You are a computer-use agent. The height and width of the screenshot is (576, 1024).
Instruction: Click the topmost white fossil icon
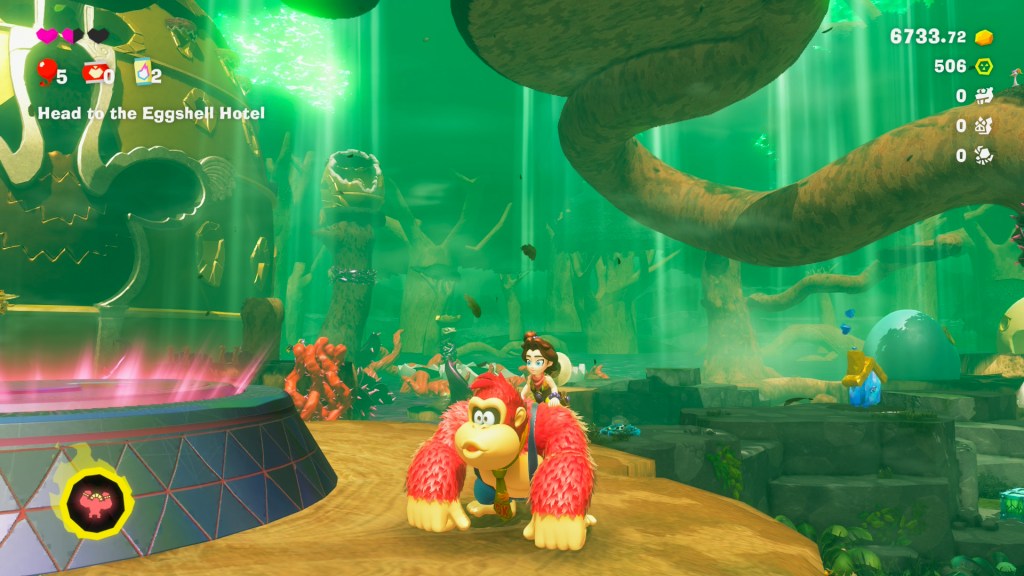point(984,96)
